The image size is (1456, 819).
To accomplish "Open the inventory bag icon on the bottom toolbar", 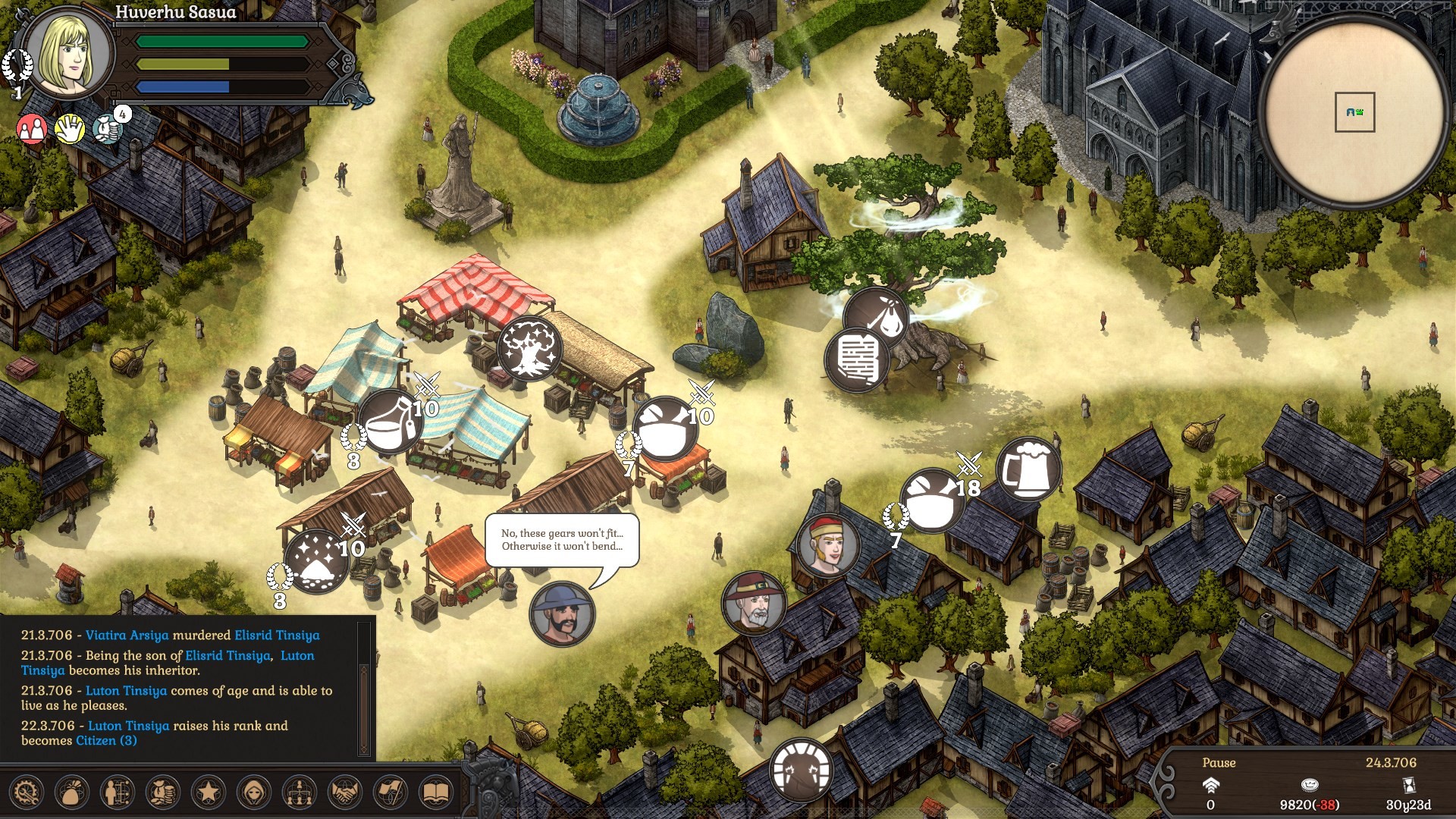I will 70,793.
